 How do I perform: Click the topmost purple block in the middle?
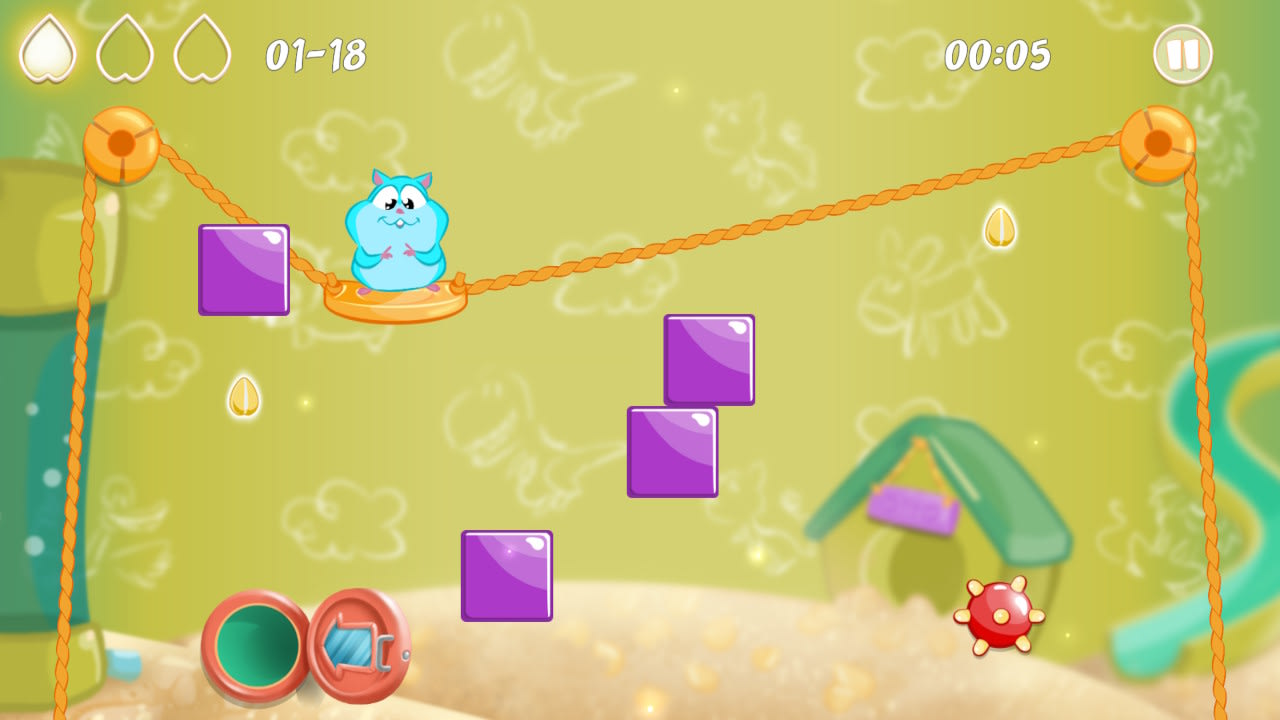click(708, 357)
